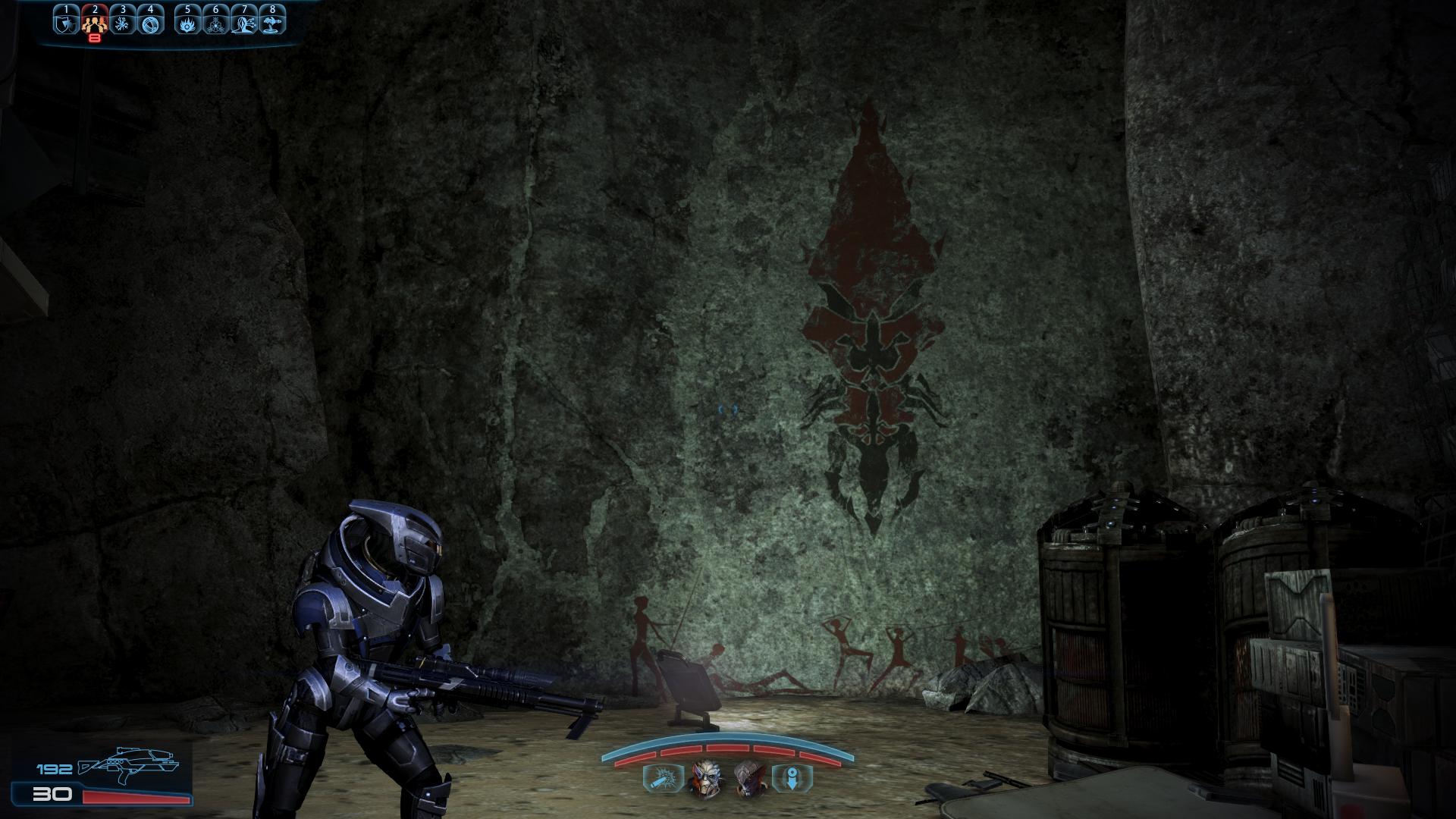The height and width of the screenshot is (819, 1456).
Task: Select the hooded squadmate portrait
Action: click(x=748, y=779)
